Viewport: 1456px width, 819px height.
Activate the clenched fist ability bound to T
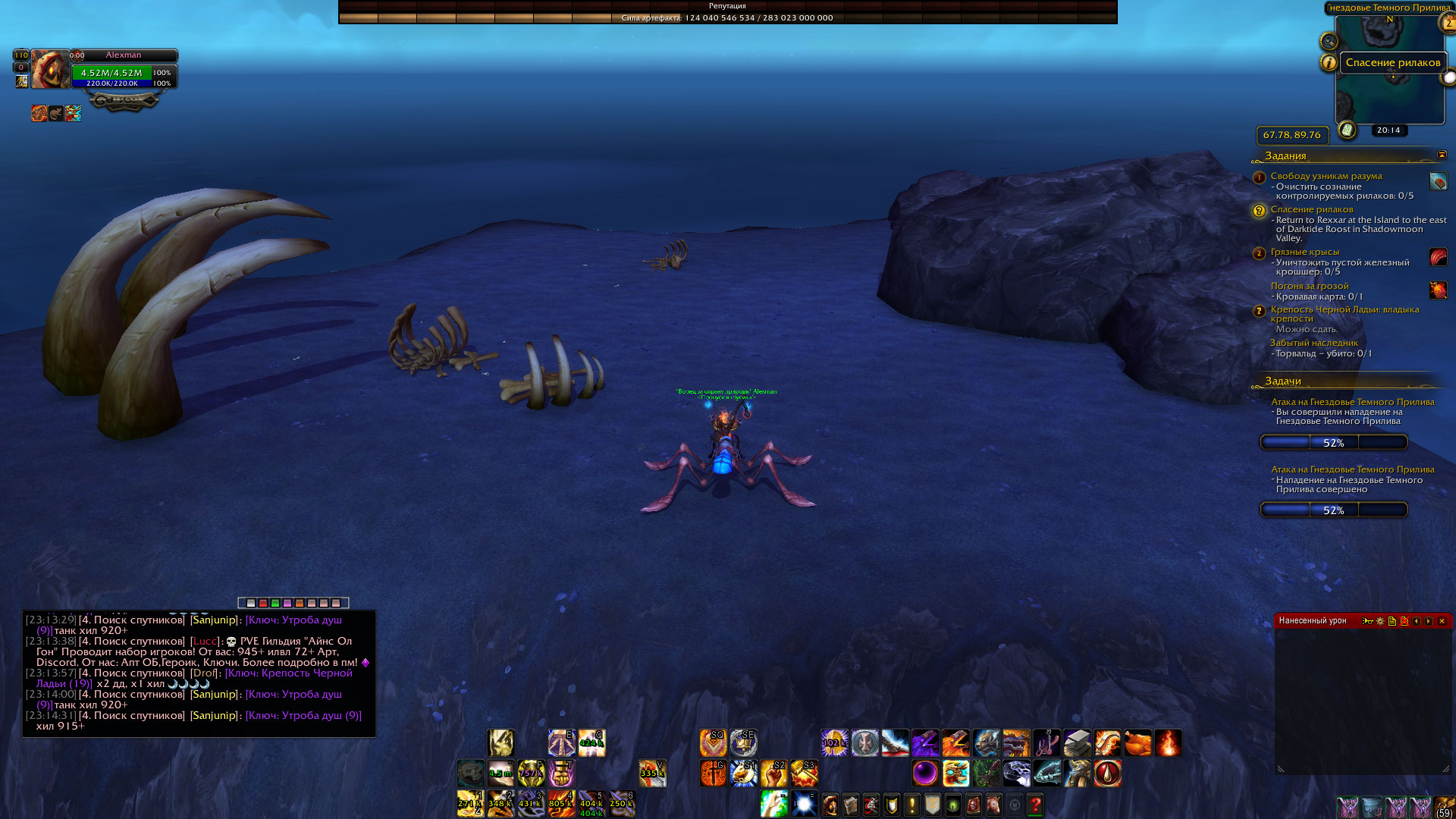[561, 773]
